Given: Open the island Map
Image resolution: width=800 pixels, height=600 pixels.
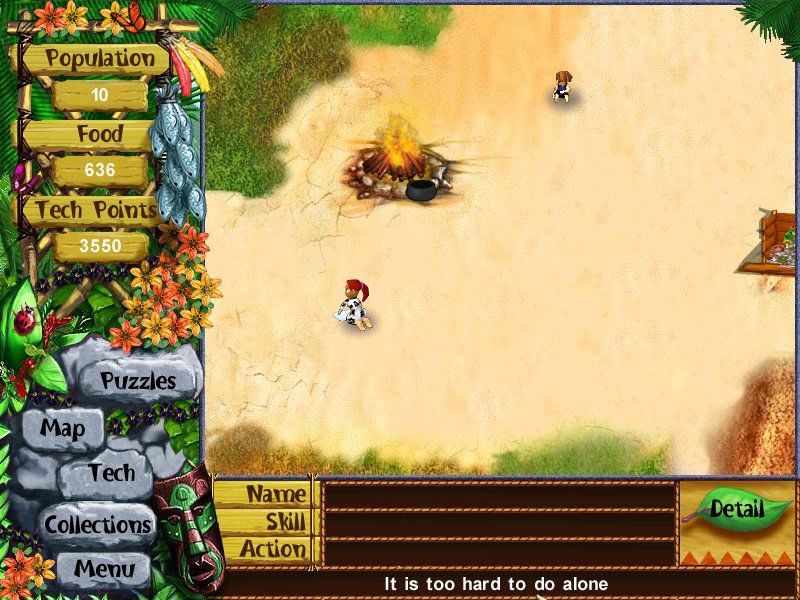Looking at the screenshot, I should 62,430.
